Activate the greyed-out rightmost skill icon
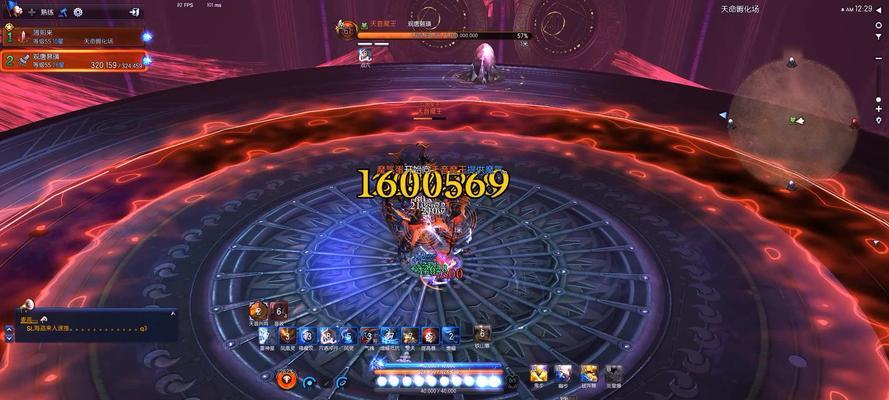 point(613,374)
